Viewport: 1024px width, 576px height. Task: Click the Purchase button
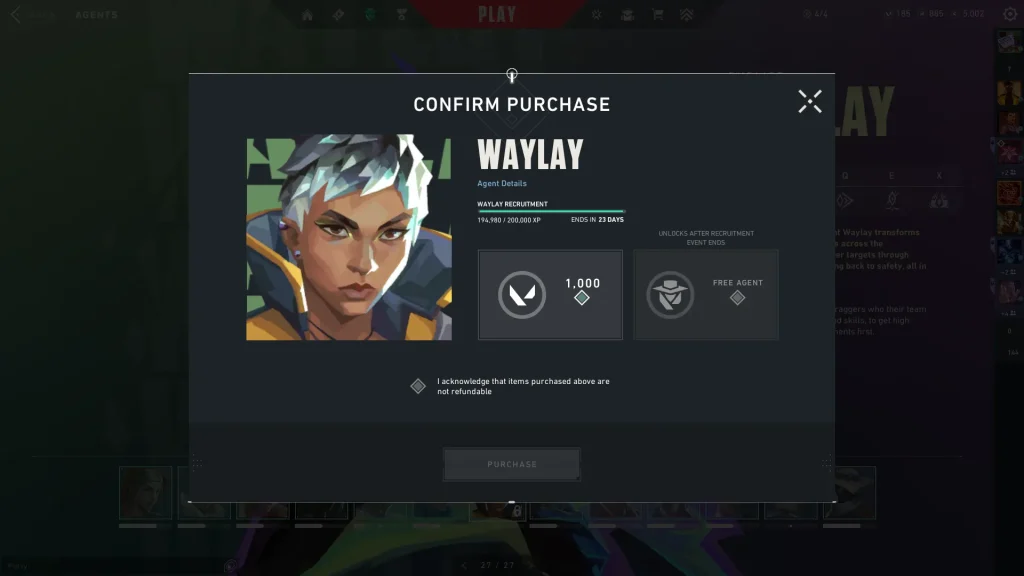(x=512, y=465)
